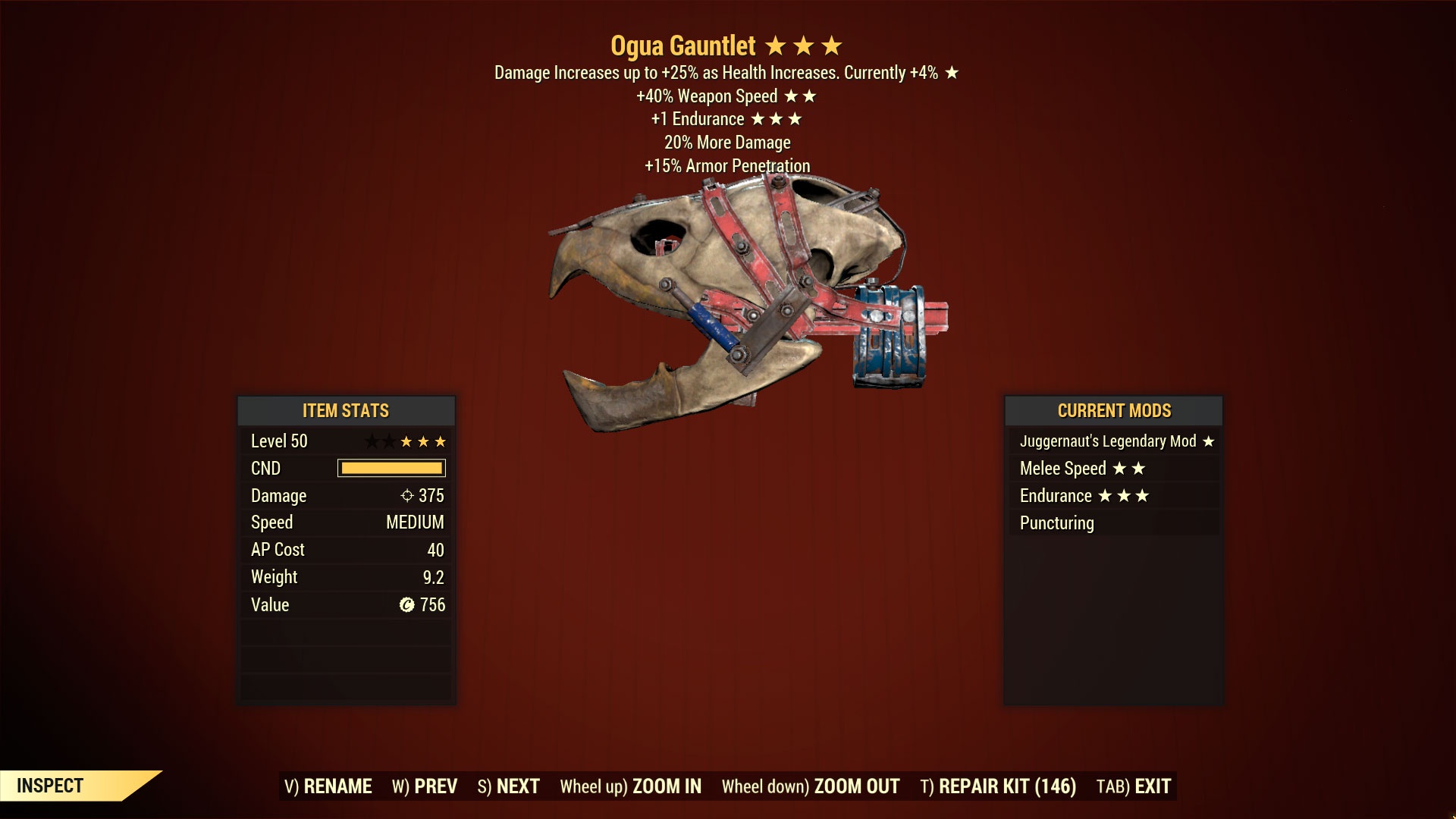
Task: Go to the previous item with PREV
Action: point(425,786)
